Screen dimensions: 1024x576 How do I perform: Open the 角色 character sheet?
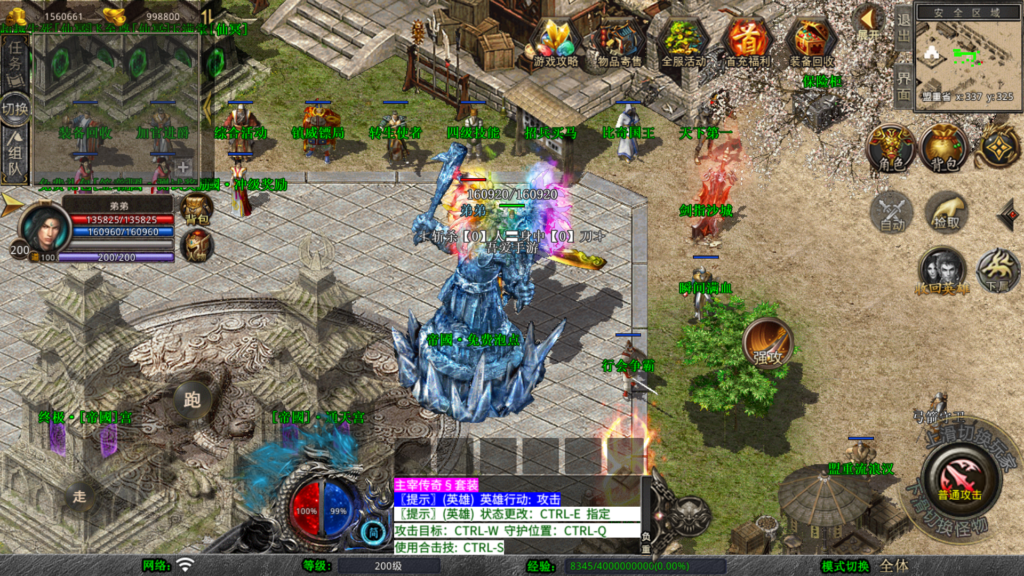[x=888, y=148]
